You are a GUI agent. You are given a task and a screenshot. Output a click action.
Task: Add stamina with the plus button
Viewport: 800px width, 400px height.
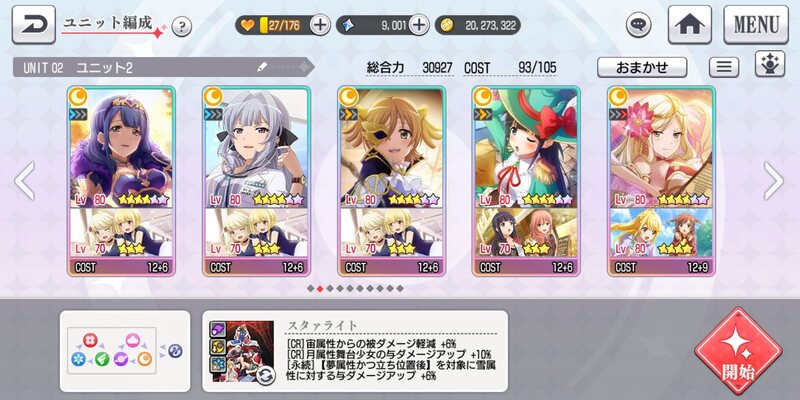[320, 24]
